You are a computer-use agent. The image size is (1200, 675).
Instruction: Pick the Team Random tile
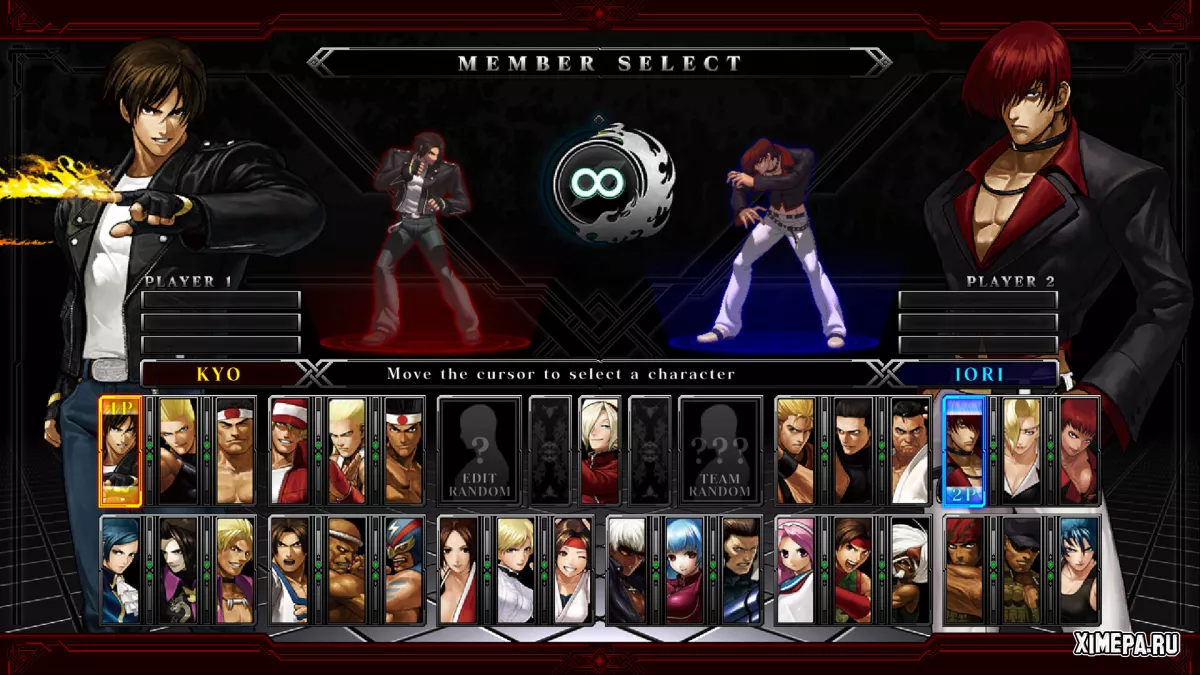[720, 451]
